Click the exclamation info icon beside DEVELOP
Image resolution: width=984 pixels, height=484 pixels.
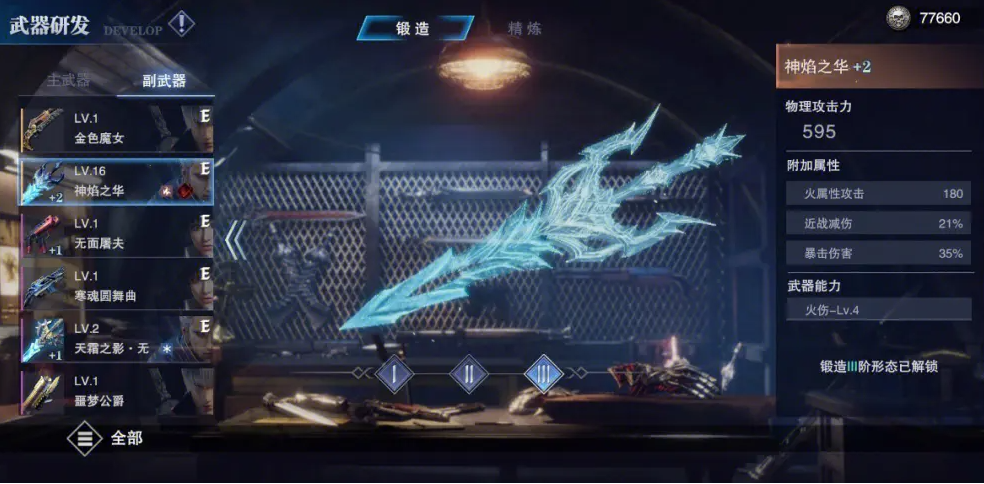[x=180, y=23]
